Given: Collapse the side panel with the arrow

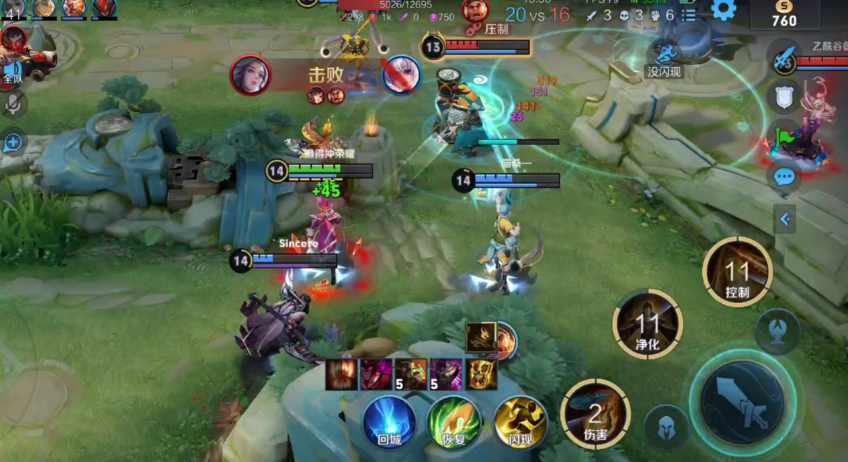Looking at the screenshot, I should (x=785, y=218).
